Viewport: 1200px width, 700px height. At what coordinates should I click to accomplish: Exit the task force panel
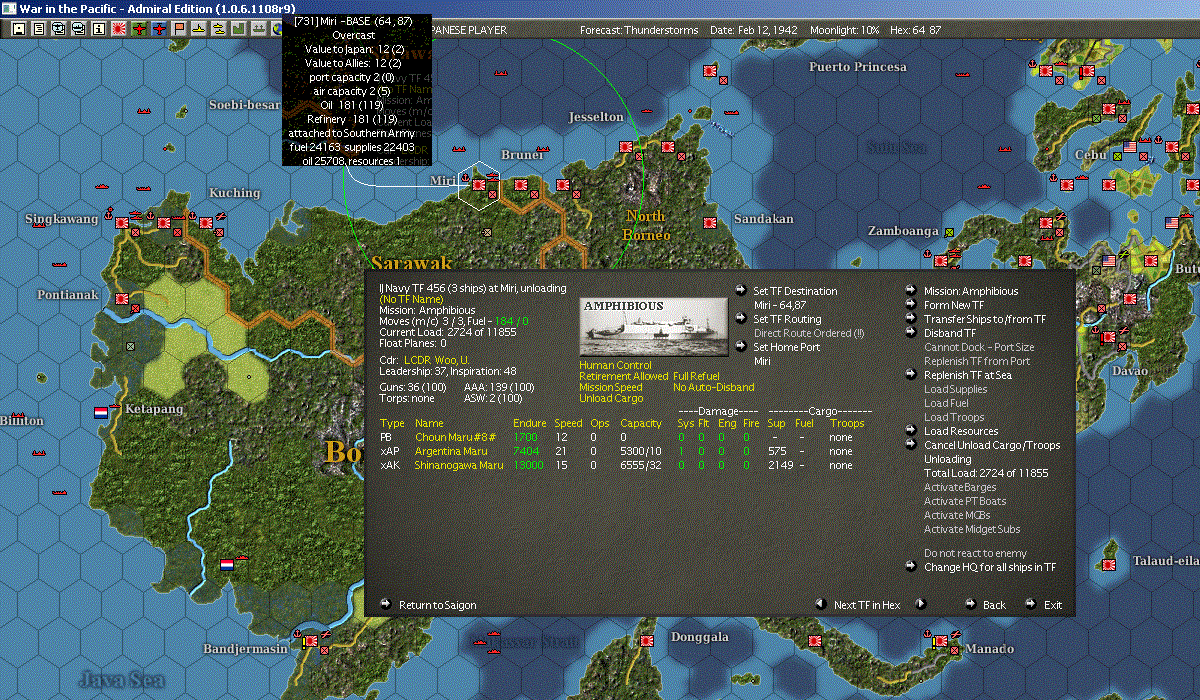point(1053,605)
